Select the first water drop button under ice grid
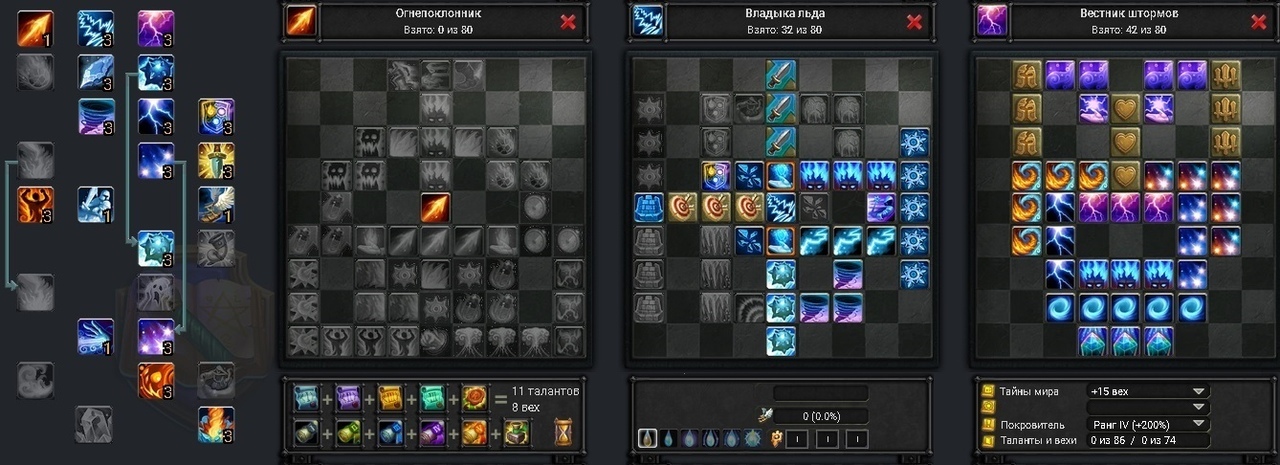1280x465 pixels. point(647,438)
